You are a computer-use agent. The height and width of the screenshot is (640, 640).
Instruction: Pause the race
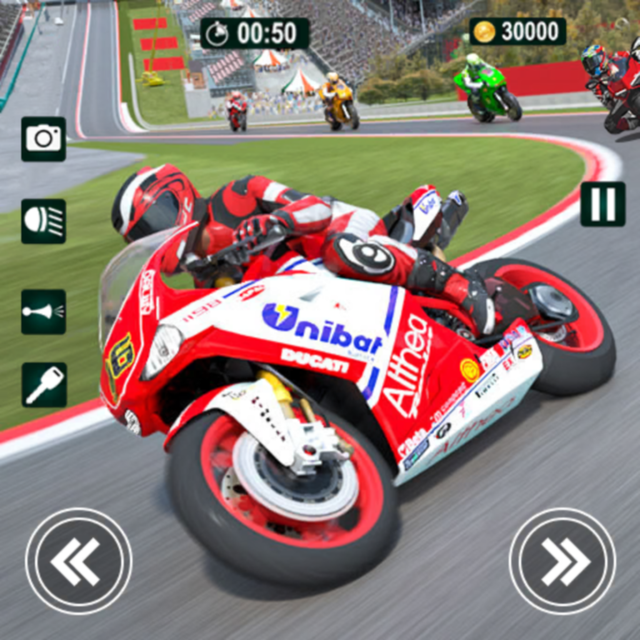click(x=602, y=204)
